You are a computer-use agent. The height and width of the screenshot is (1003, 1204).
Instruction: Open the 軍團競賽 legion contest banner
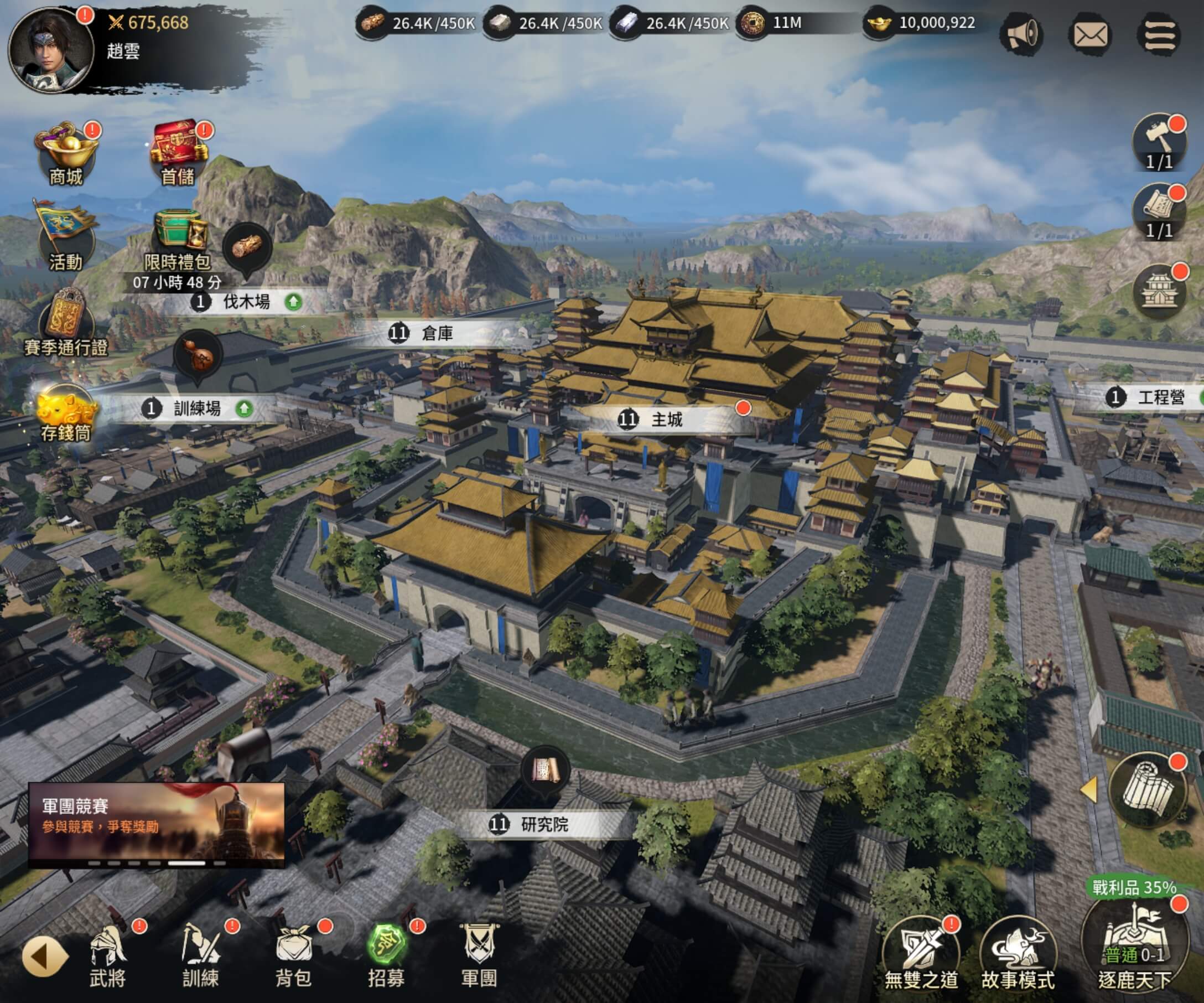point(156,824)
